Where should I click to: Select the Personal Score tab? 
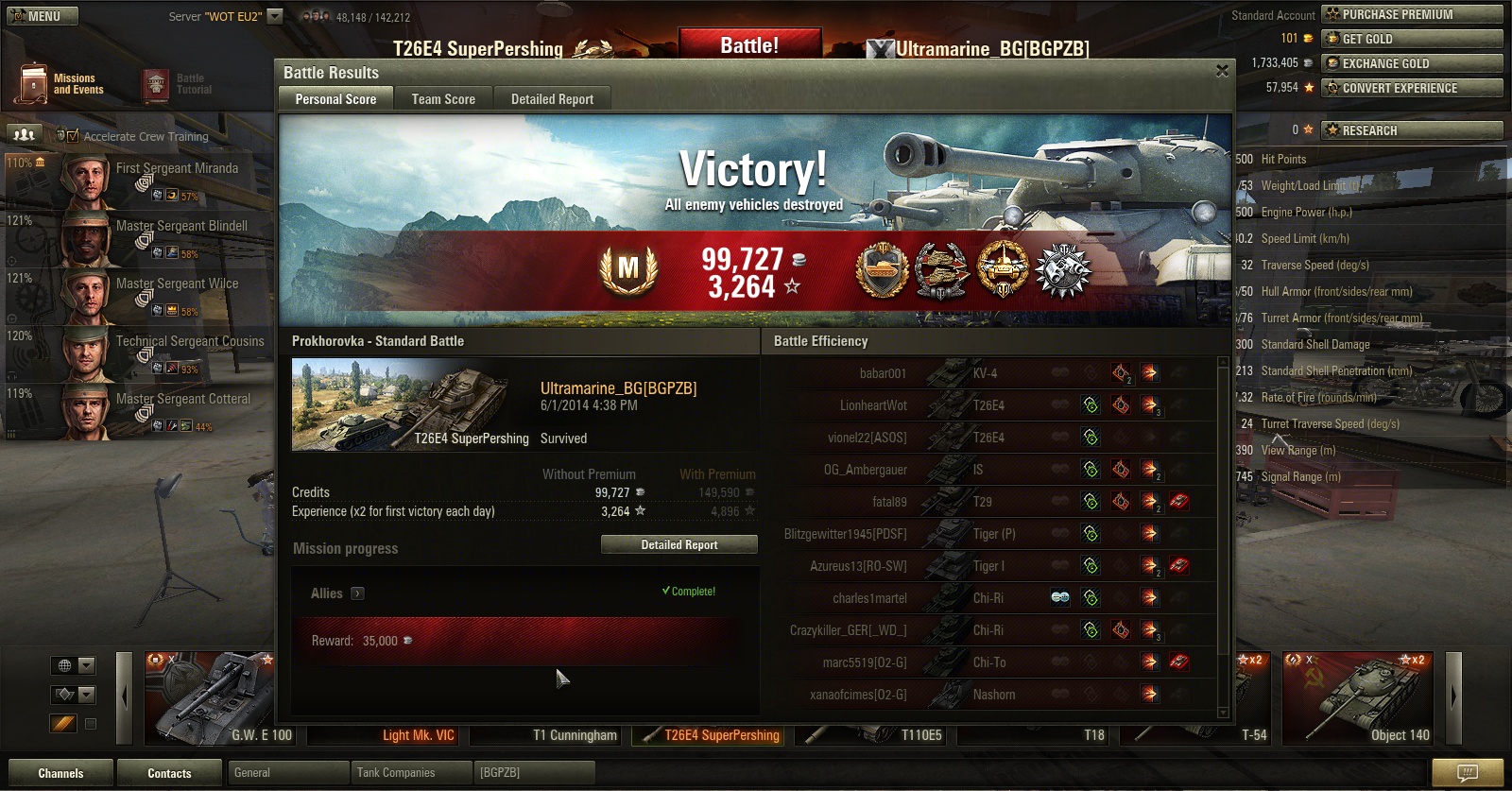pyautogui.click(x=335, y=99)
